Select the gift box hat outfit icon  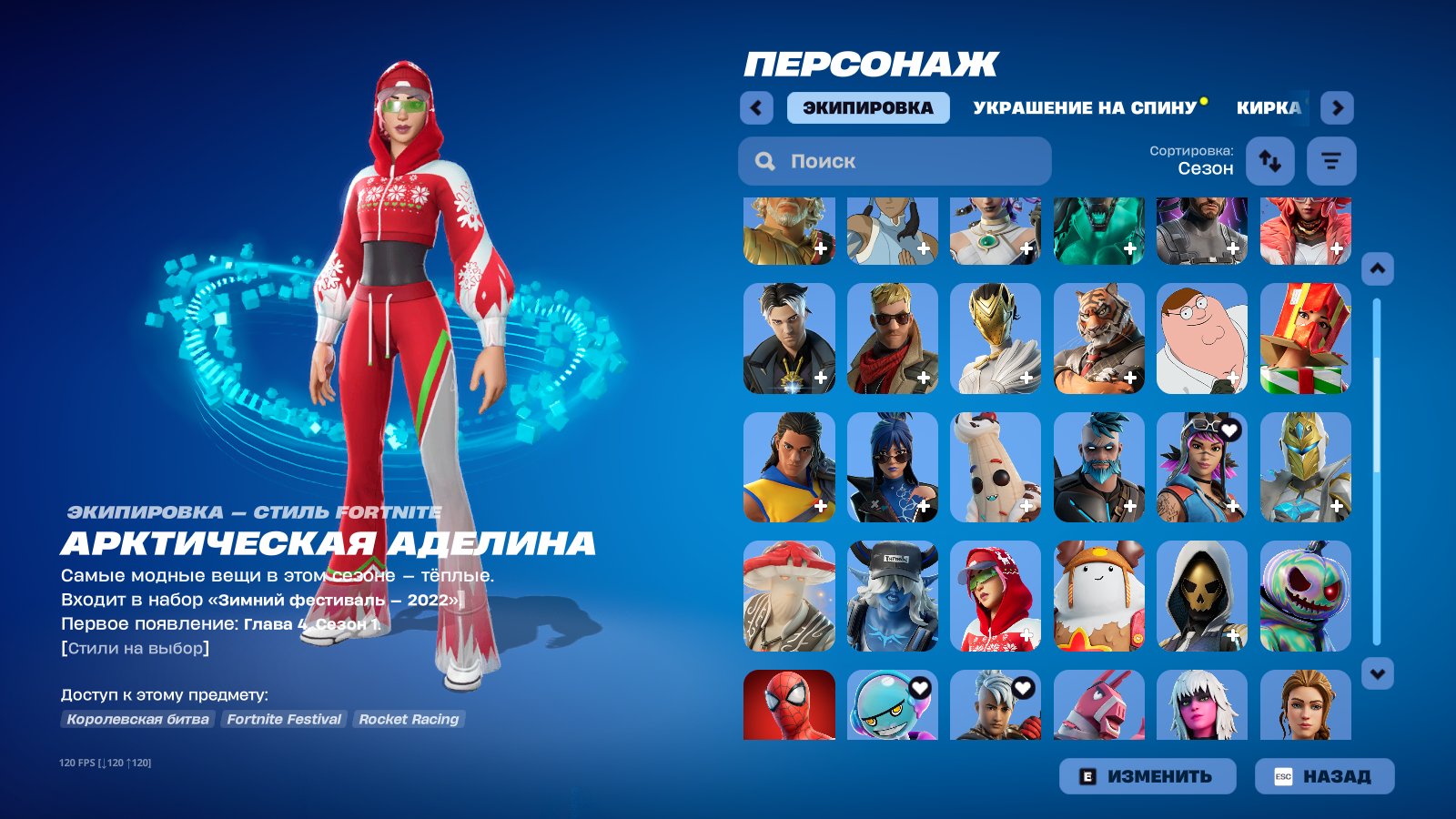tap(1305, 338)
